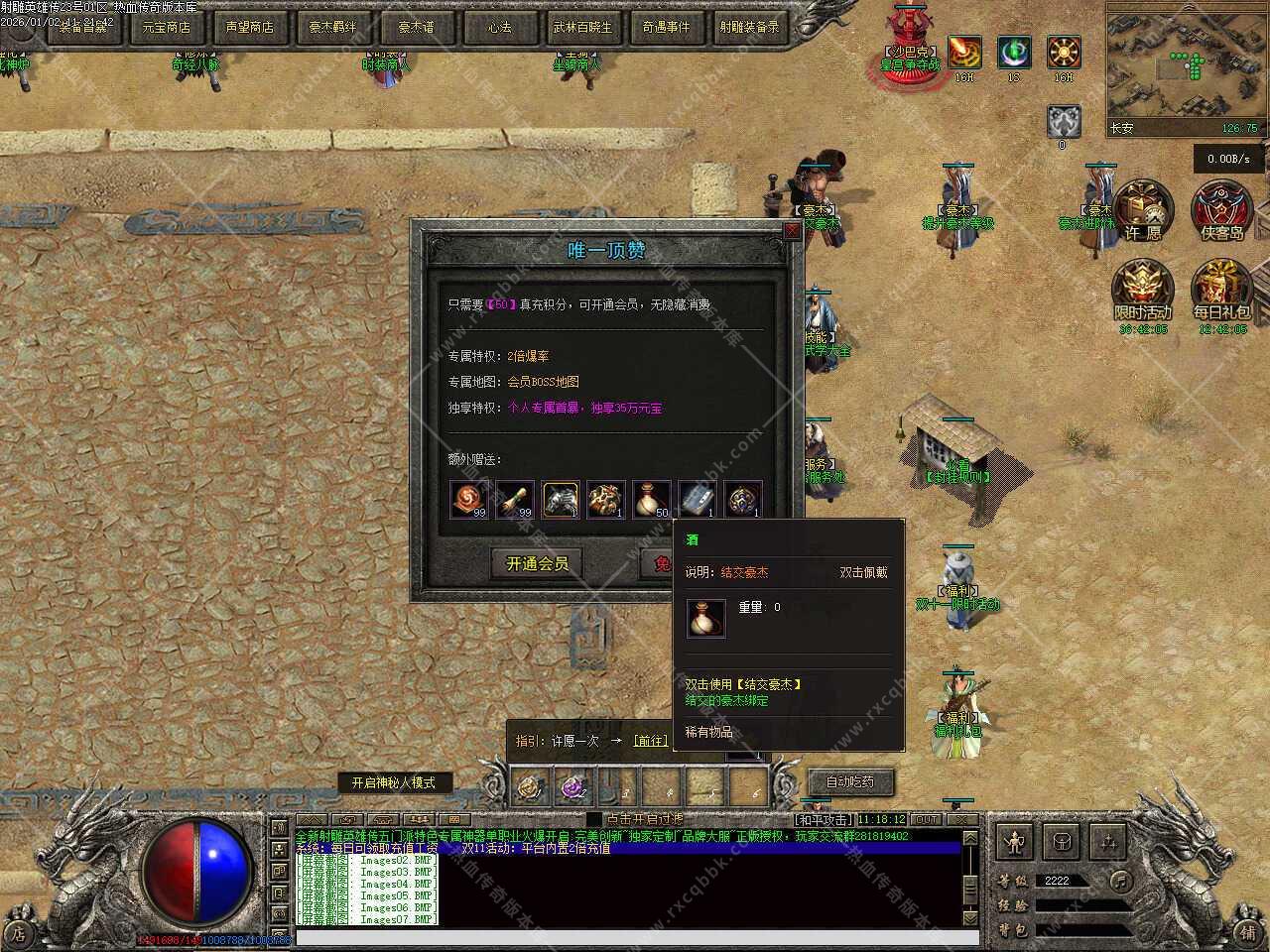Click the 开启神秘人模式 button
This screenshot has width=1270, height=952.
point(393,782)
